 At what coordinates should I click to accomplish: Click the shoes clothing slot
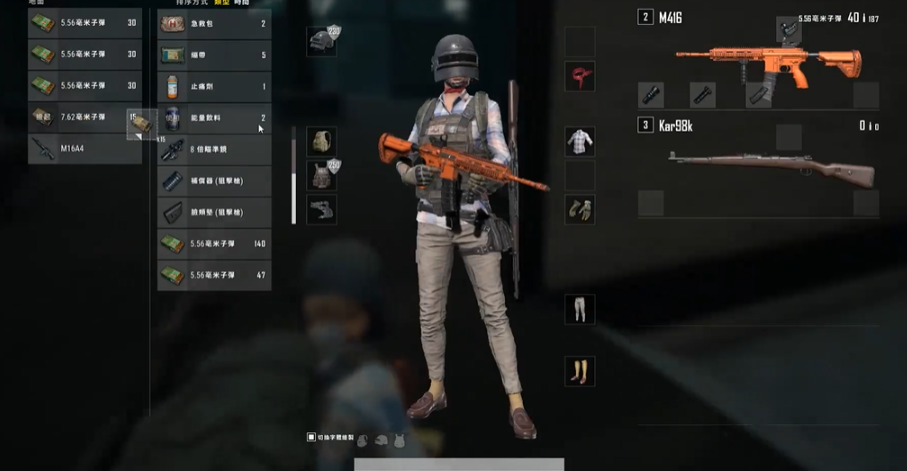pyautogui.click(x=580, y=371)
